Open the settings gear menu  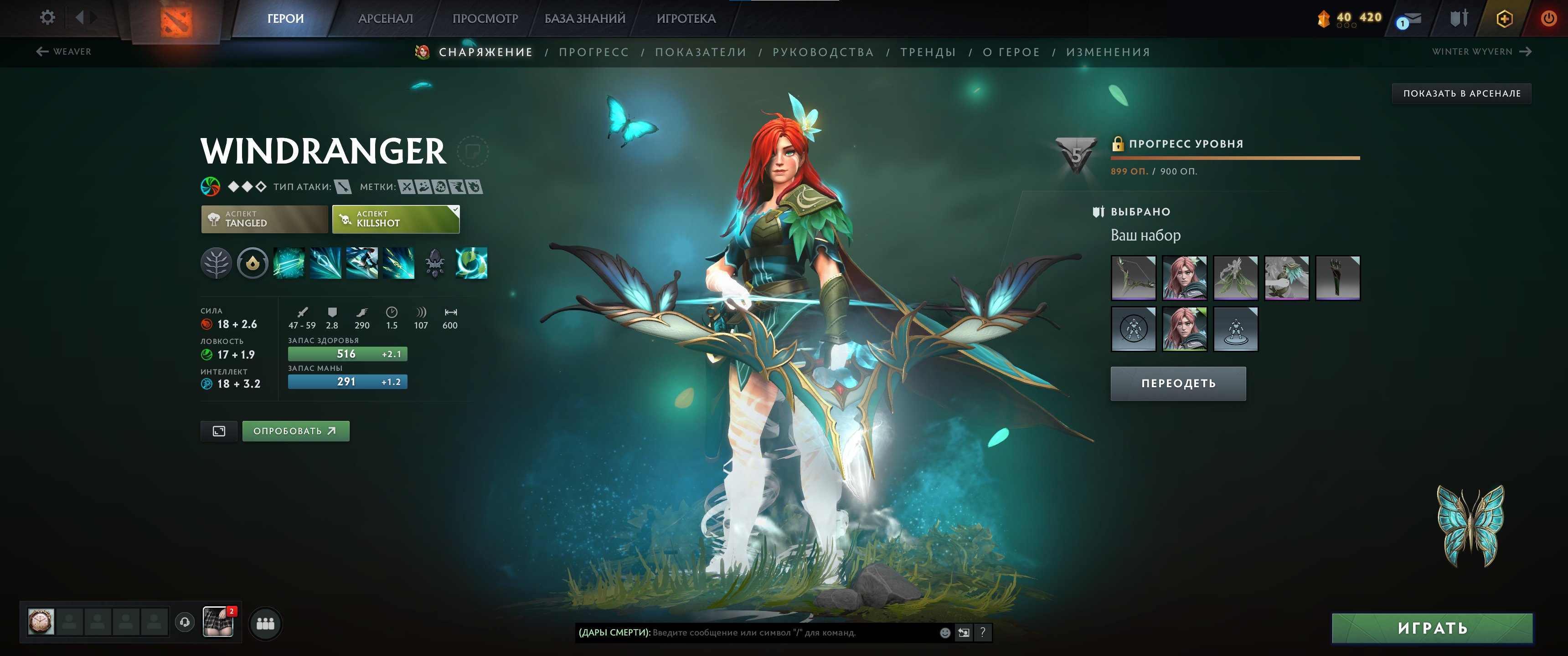tap(47, 18)
